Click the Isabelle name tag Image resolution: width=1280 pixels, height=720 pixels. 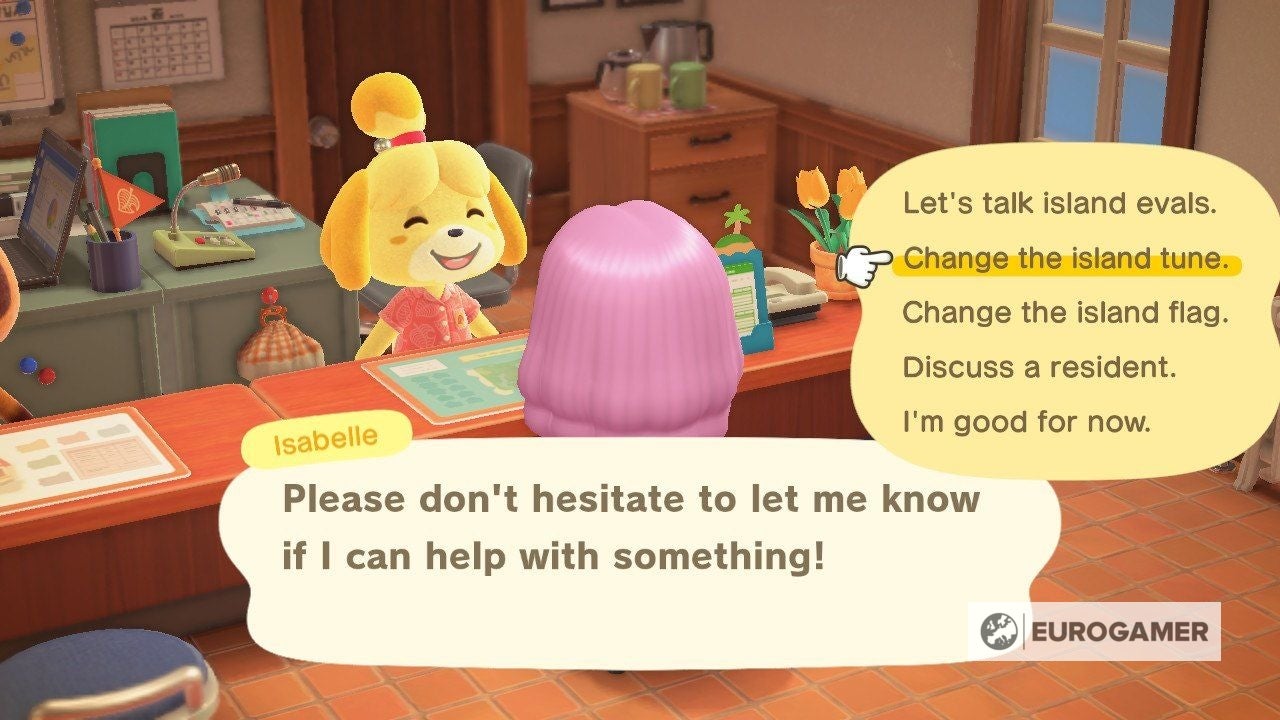tap(323, 436)
